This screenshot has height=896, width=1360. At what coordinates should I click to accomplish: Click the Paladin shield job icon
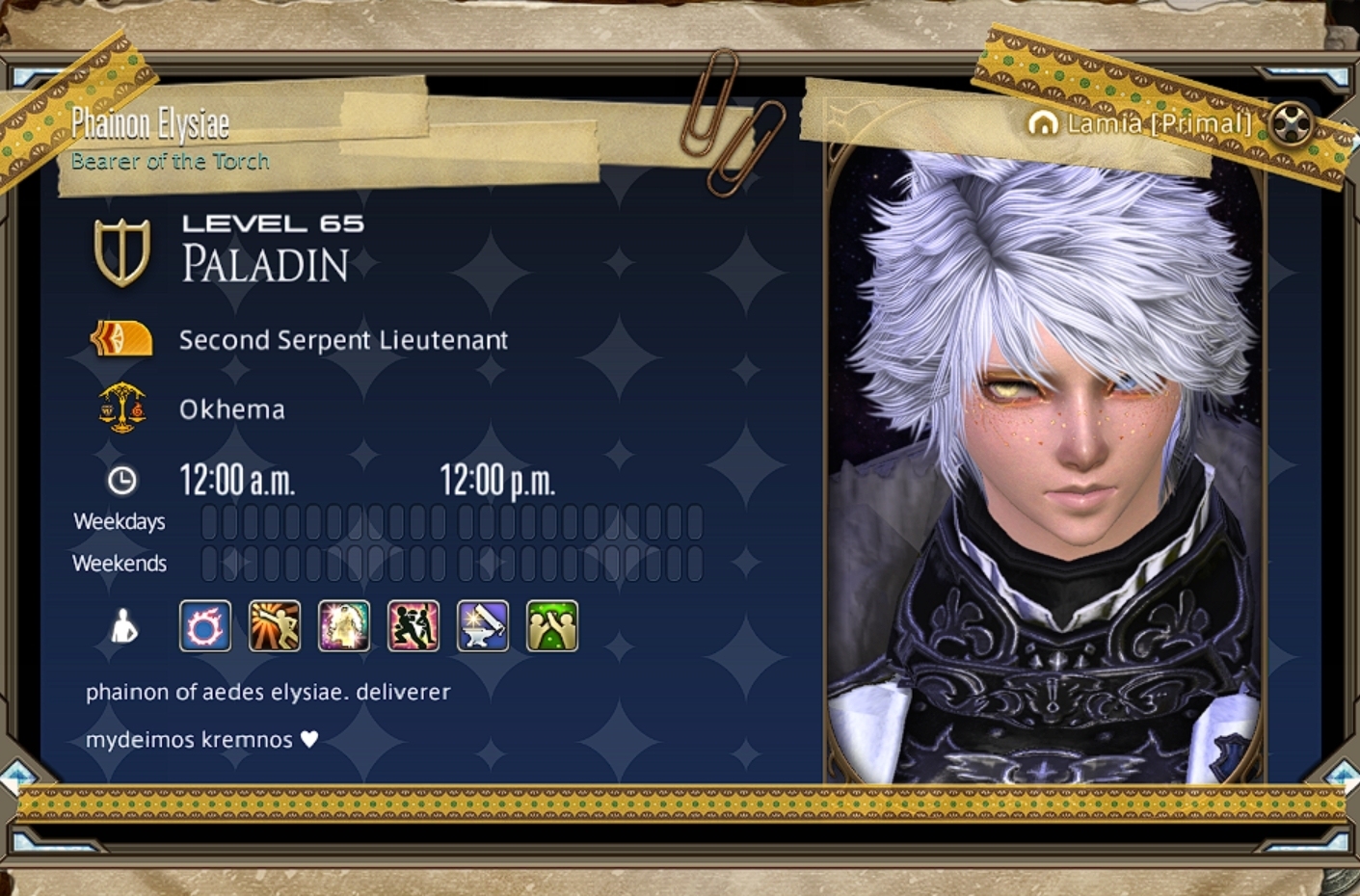(x=122, y=252)
